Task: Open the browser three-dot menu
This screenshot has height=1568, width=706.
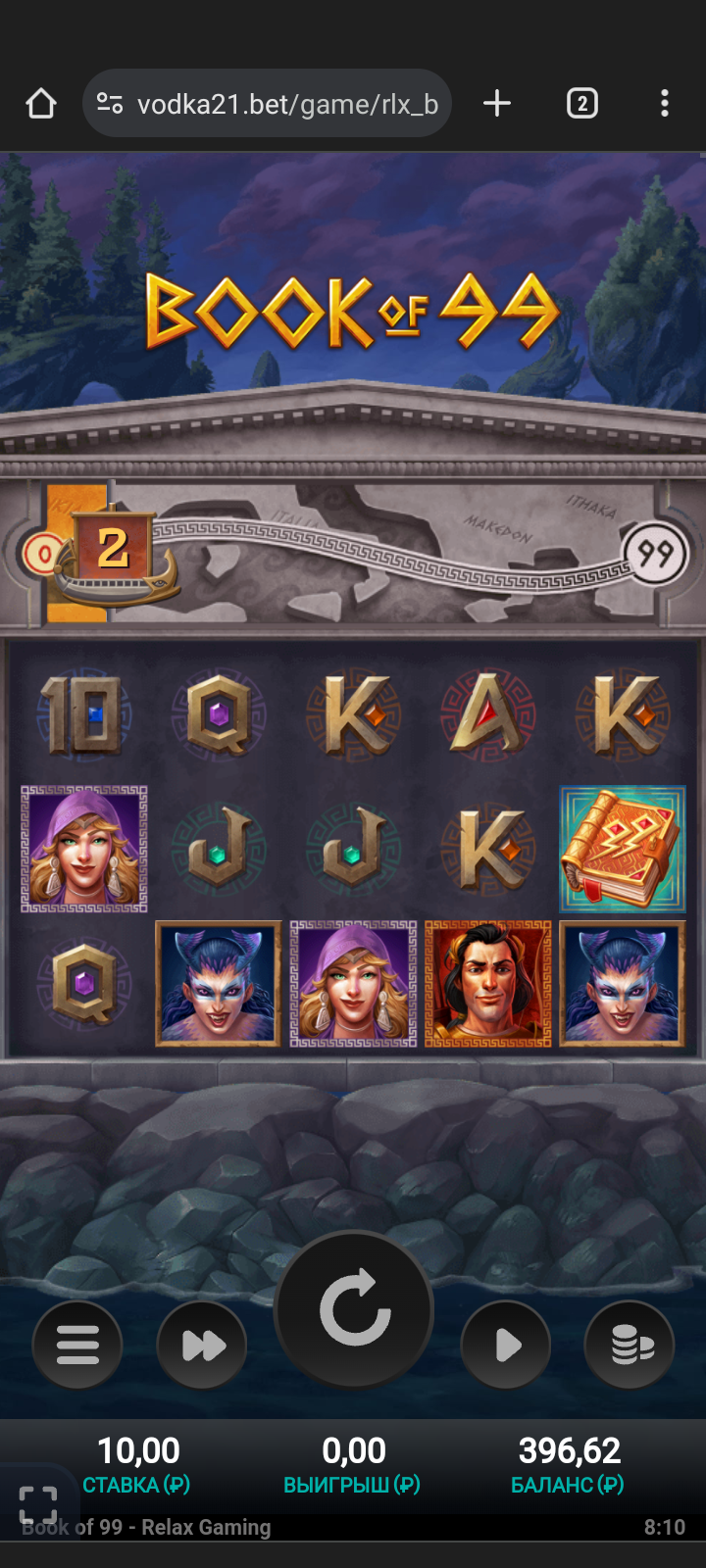Action: click(665, 103)
